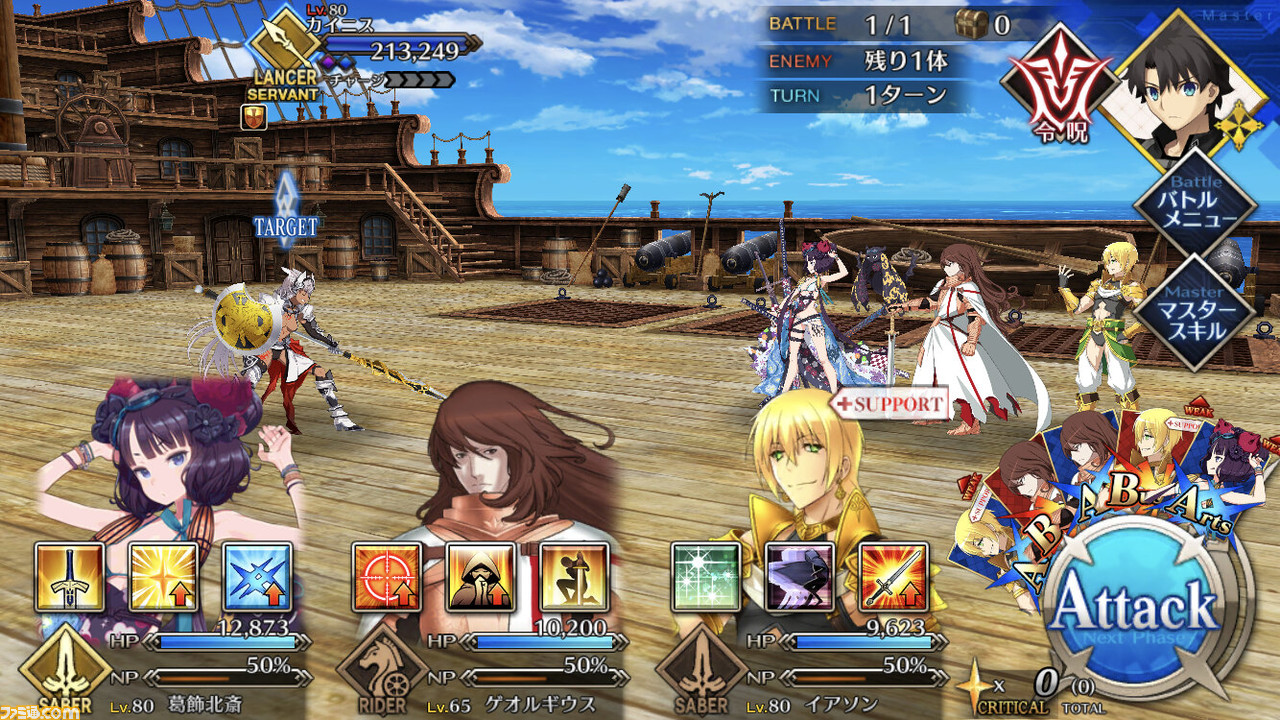Activate Georgios's red target skill
This screenshot has height=720, width=1280.
point(386,577)
